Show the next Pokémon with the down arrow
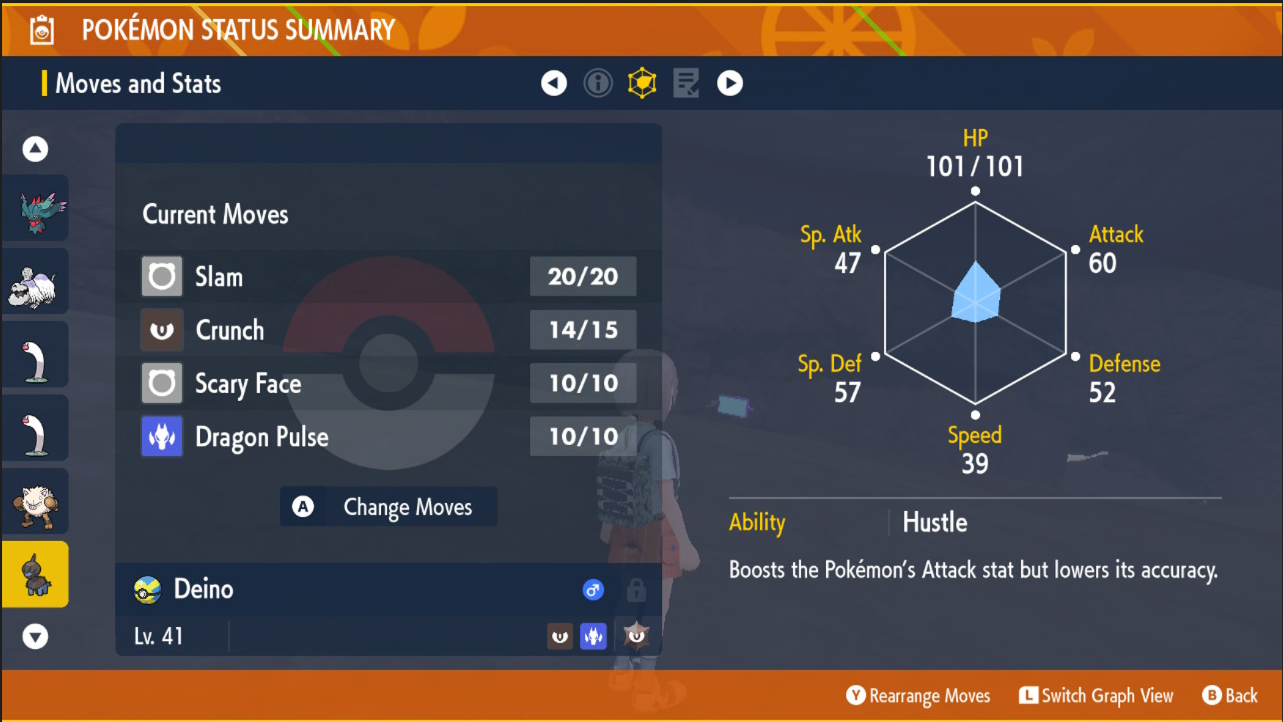1283x722 pixels. 35,636
